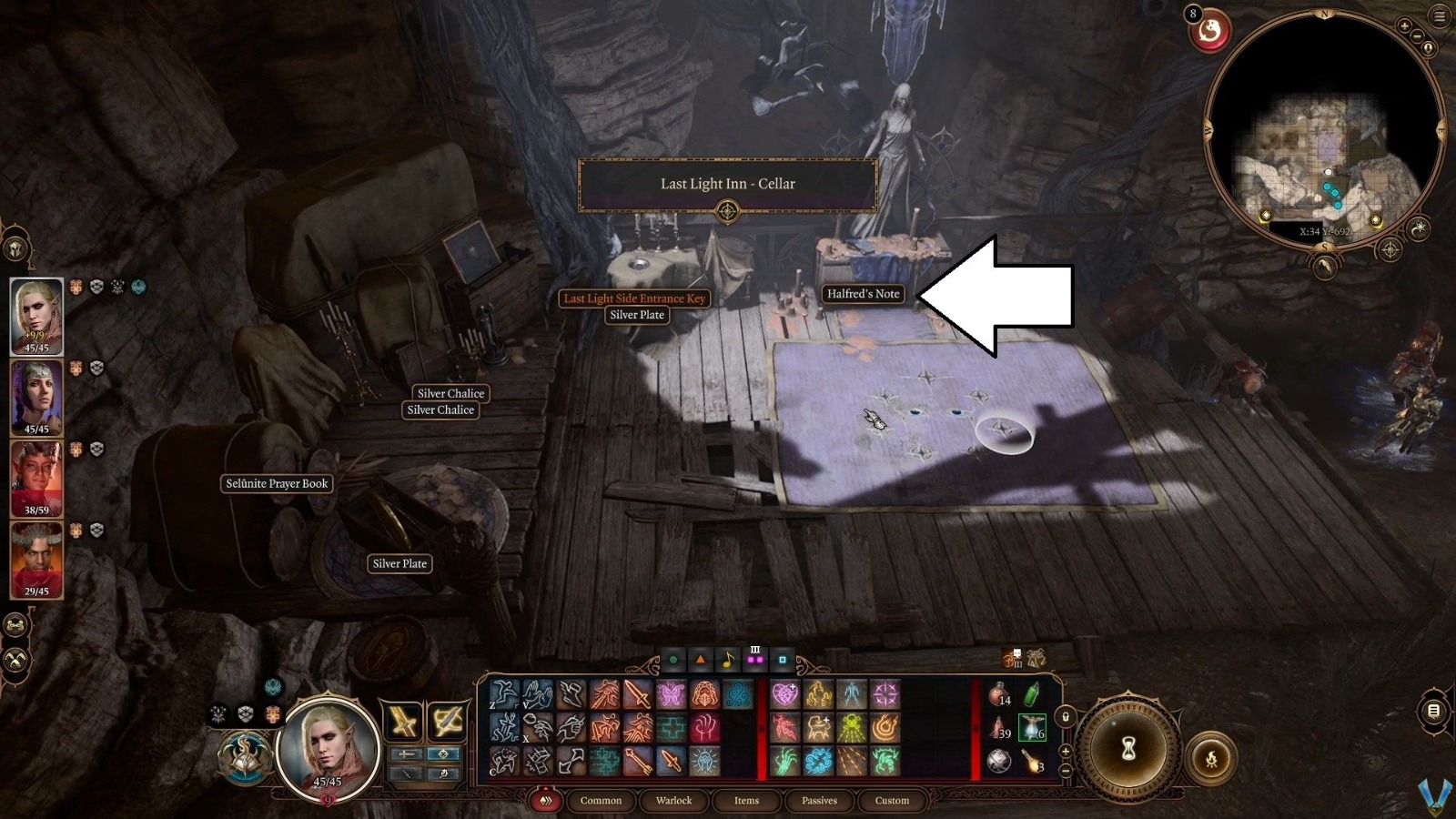Click the main weapon attack icon
Screen dimensions: 1456x819
coord(636,694)
